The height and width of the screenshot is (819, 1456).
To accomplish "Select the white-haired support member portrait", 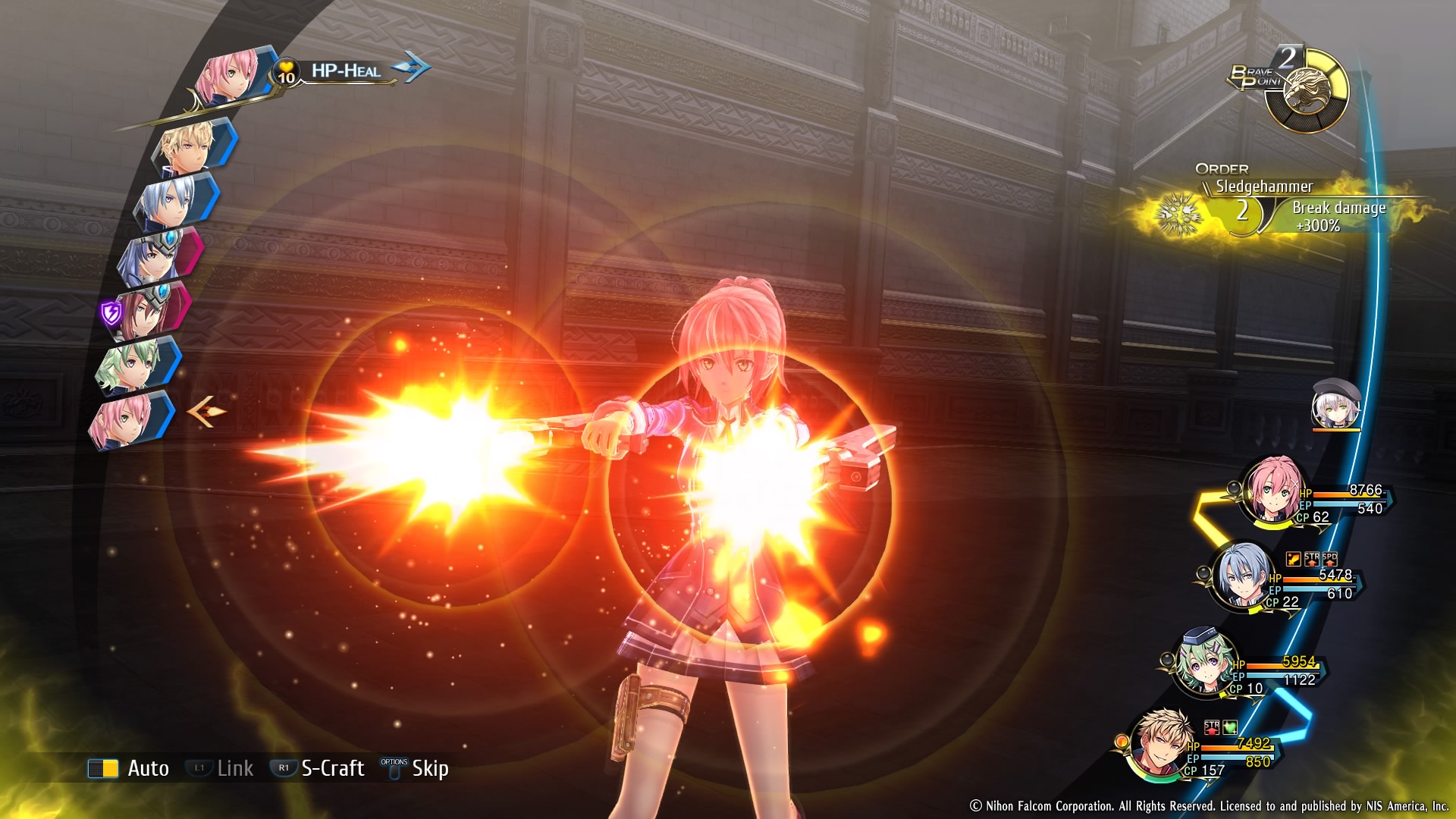I will (x=1336, y=405).
